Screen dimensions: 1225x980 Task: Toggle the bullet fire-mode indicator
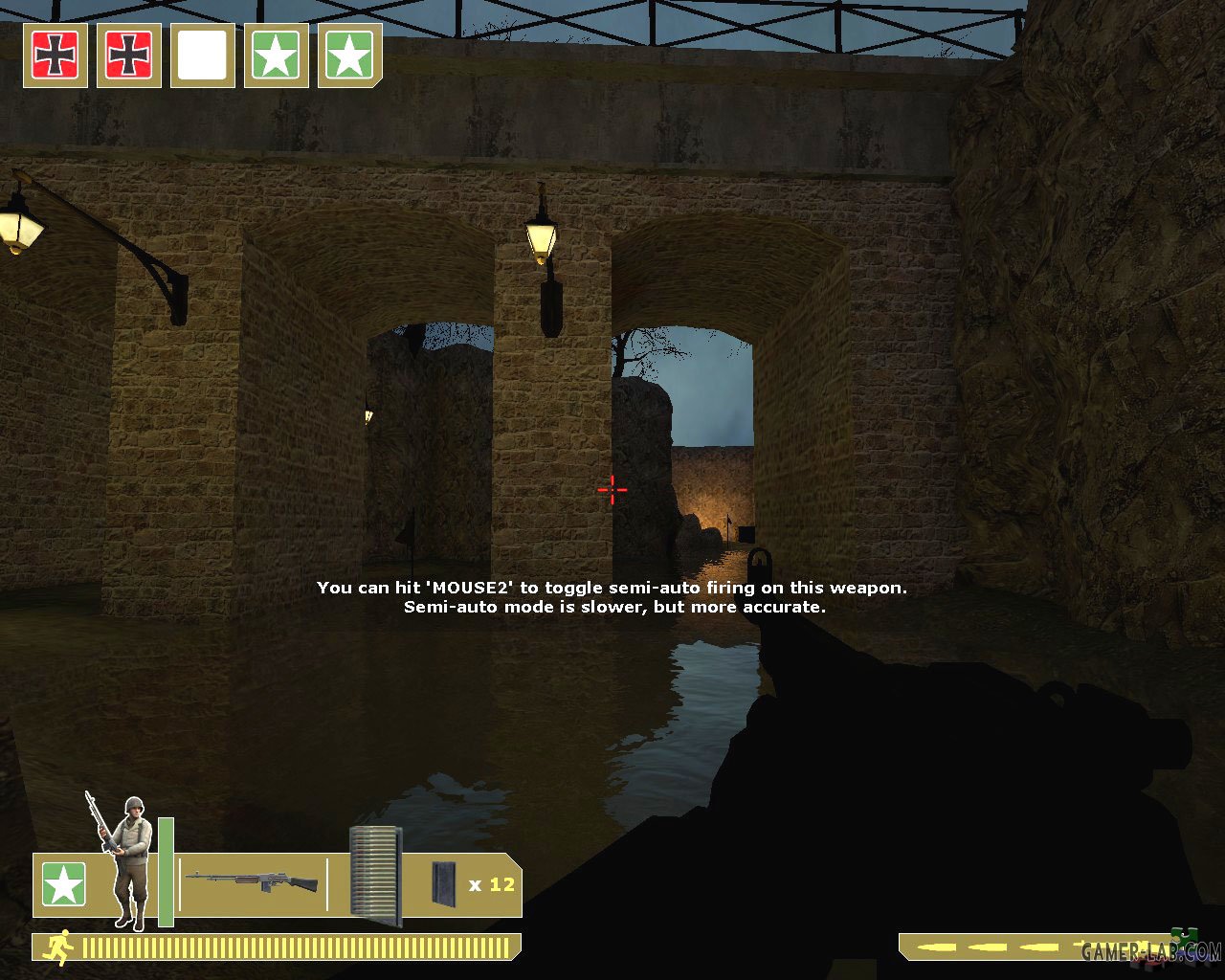tap(995, 947)
